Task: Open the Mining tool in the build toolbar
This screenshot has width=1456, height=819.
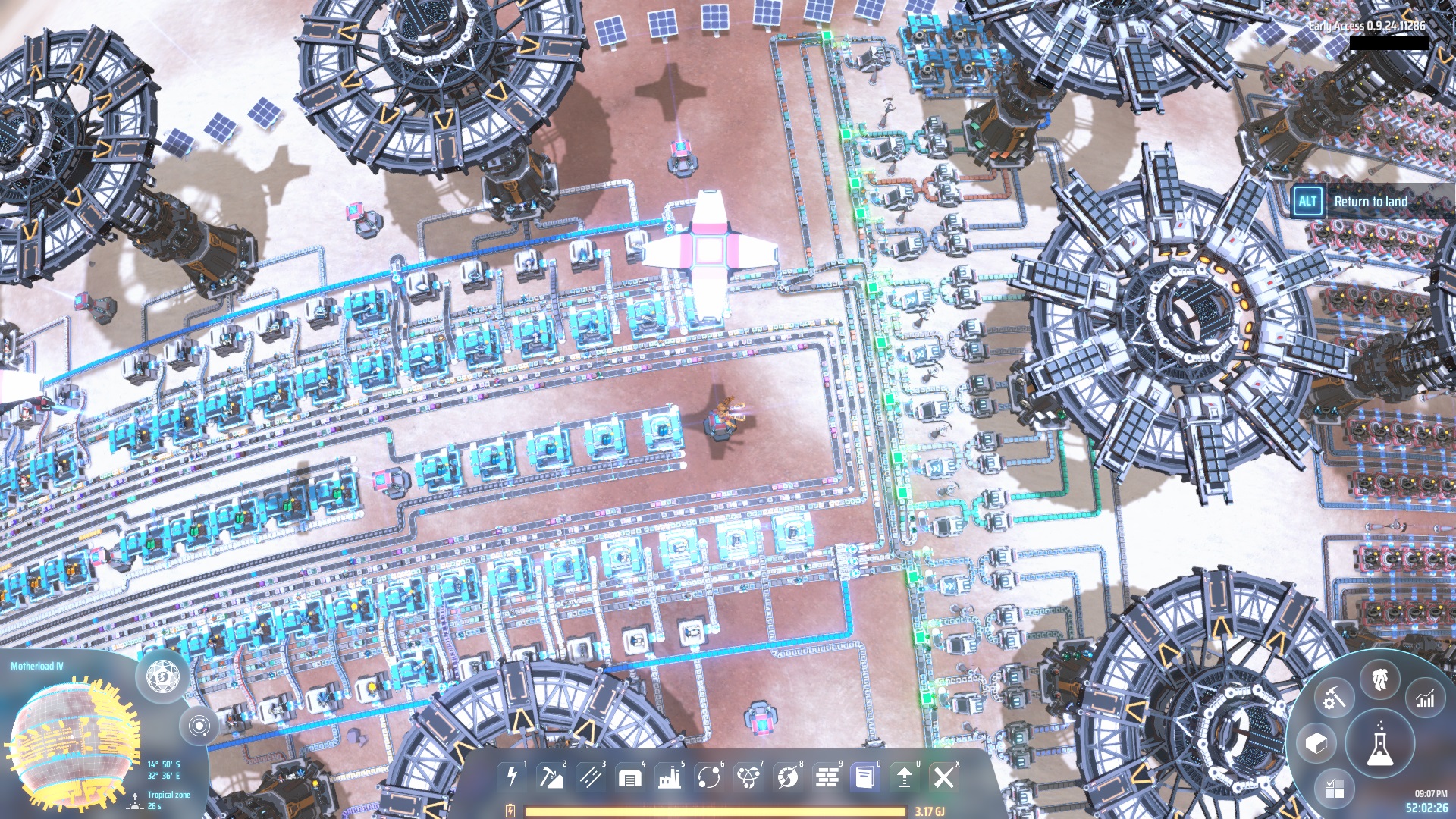Action: pyautogui.click(x=551, y=777)
